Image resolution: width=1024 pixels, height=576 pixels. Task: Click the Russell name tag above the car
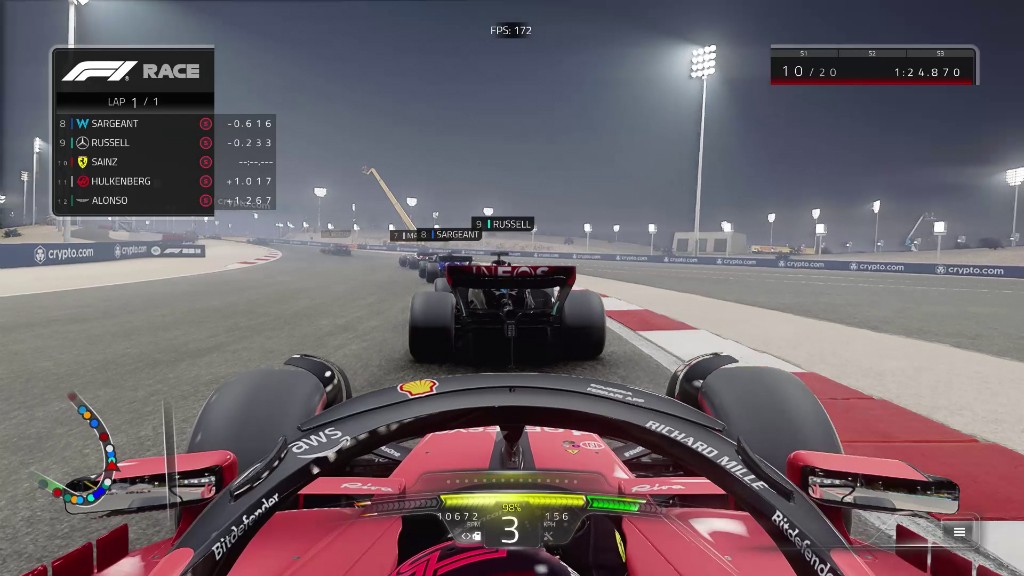point(503,224)
